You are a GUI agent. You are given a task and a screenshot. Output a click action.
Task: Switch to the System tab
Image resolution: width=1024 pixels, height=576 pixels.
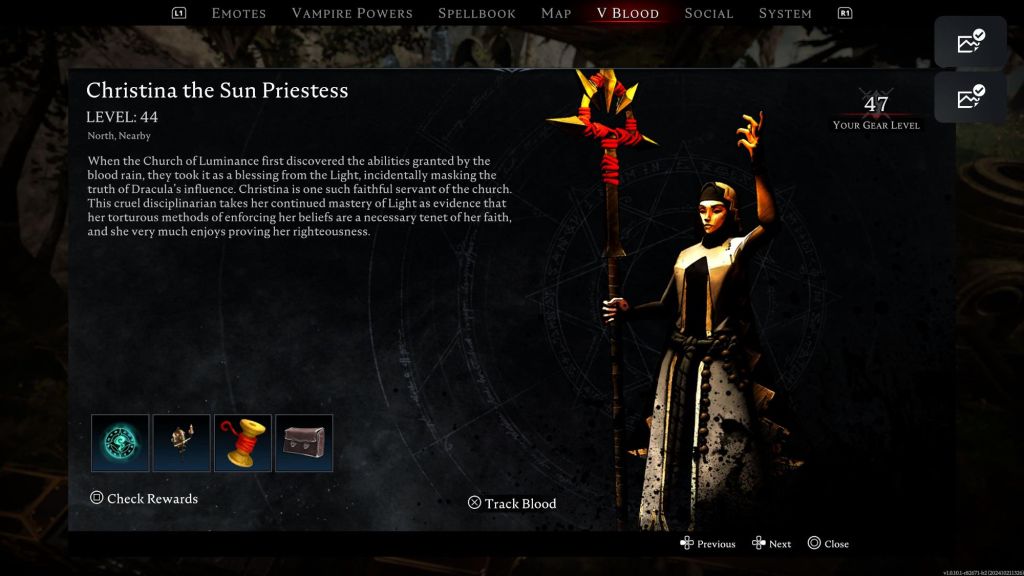[785, 13]
